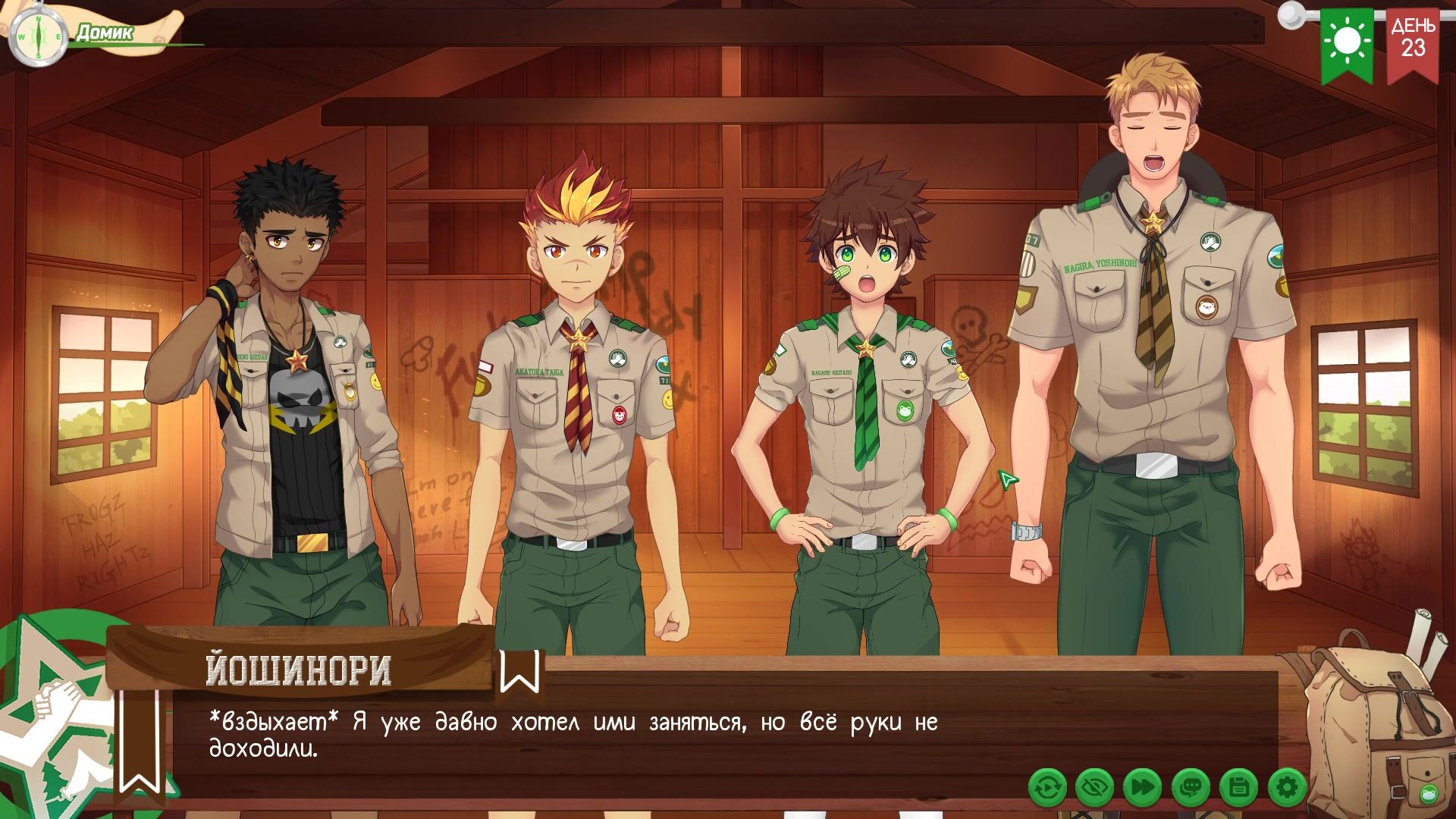The image size is (1456, 819).
Task: Hide the dialogue text box
Action: (1094, 788)
